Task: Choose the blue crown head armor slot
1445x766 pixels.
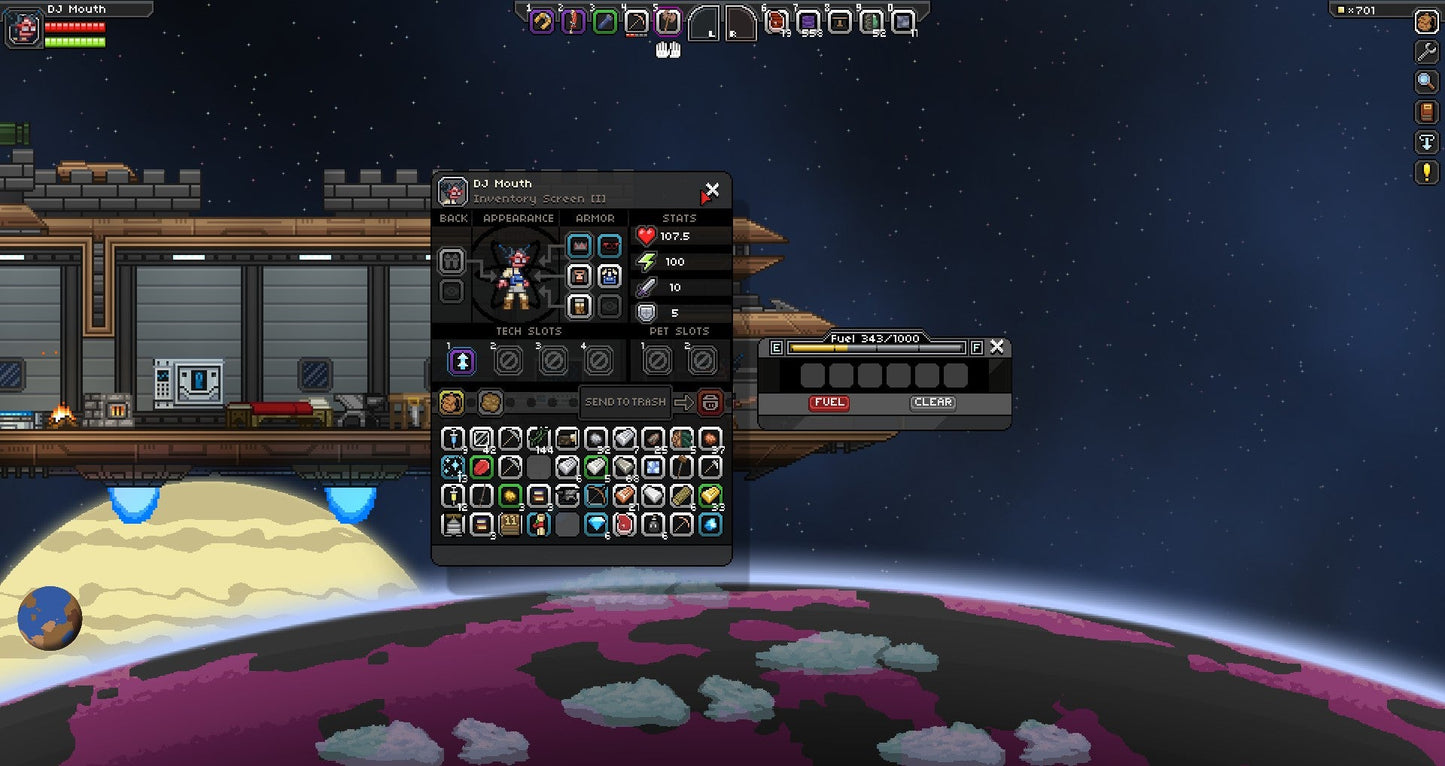Action: 579,246
